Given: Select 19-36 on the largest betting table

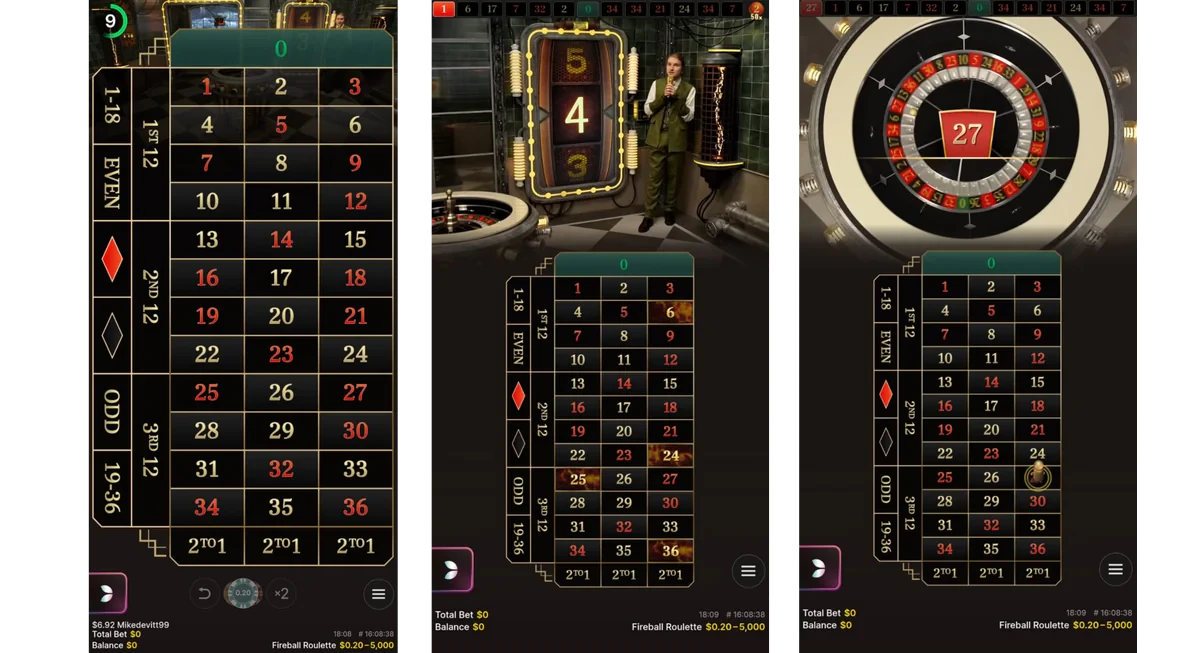Looking at the screenshot, I should pyautogui.click(x=111, y=488).
